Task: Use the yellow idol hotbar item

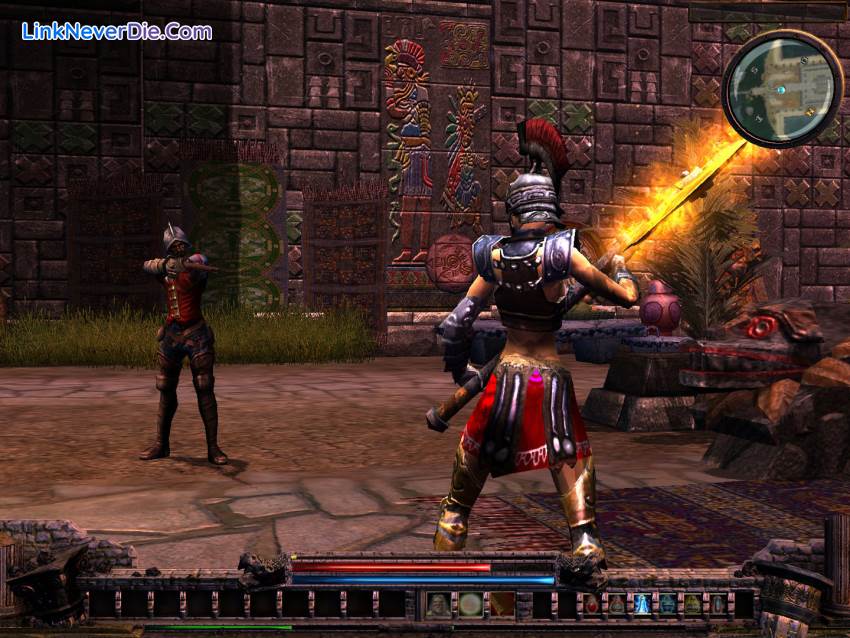Action: pos(692,604)
